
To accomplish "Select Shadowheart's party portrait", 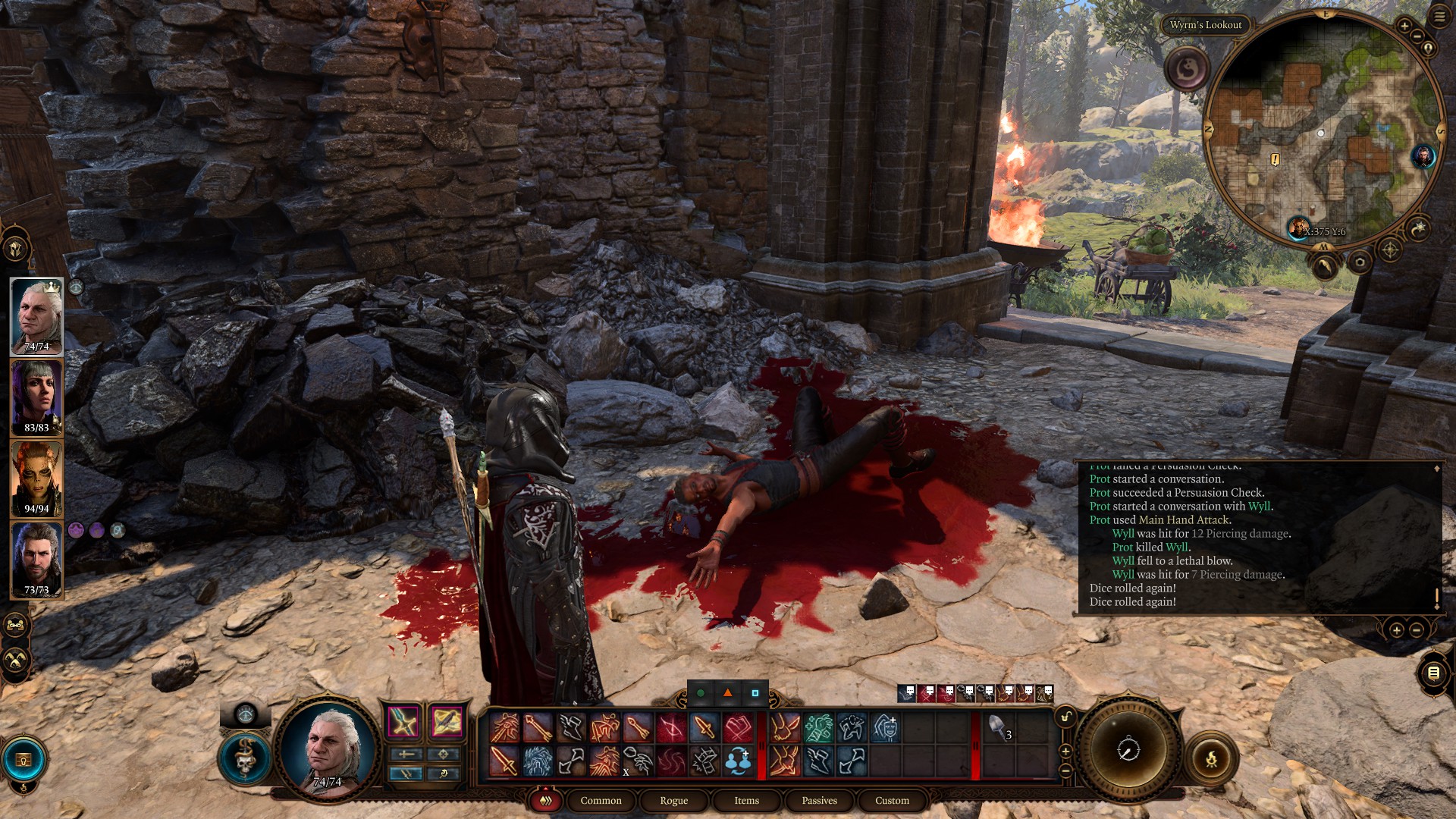I will [x=36, y=397].
